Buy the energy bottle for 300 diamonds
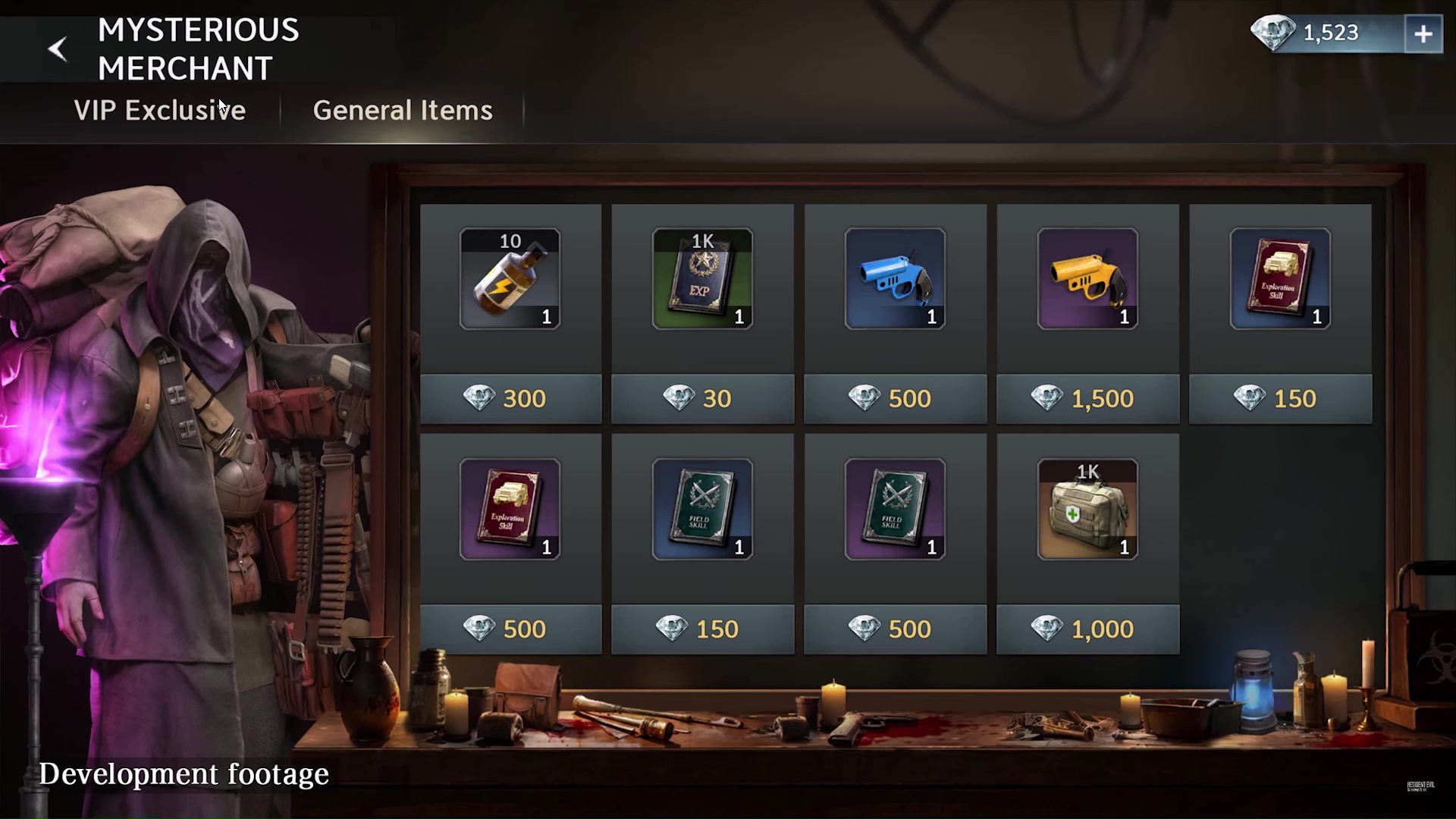Image resolution: width=1456 pixels, height=819 pixels. 510,399
